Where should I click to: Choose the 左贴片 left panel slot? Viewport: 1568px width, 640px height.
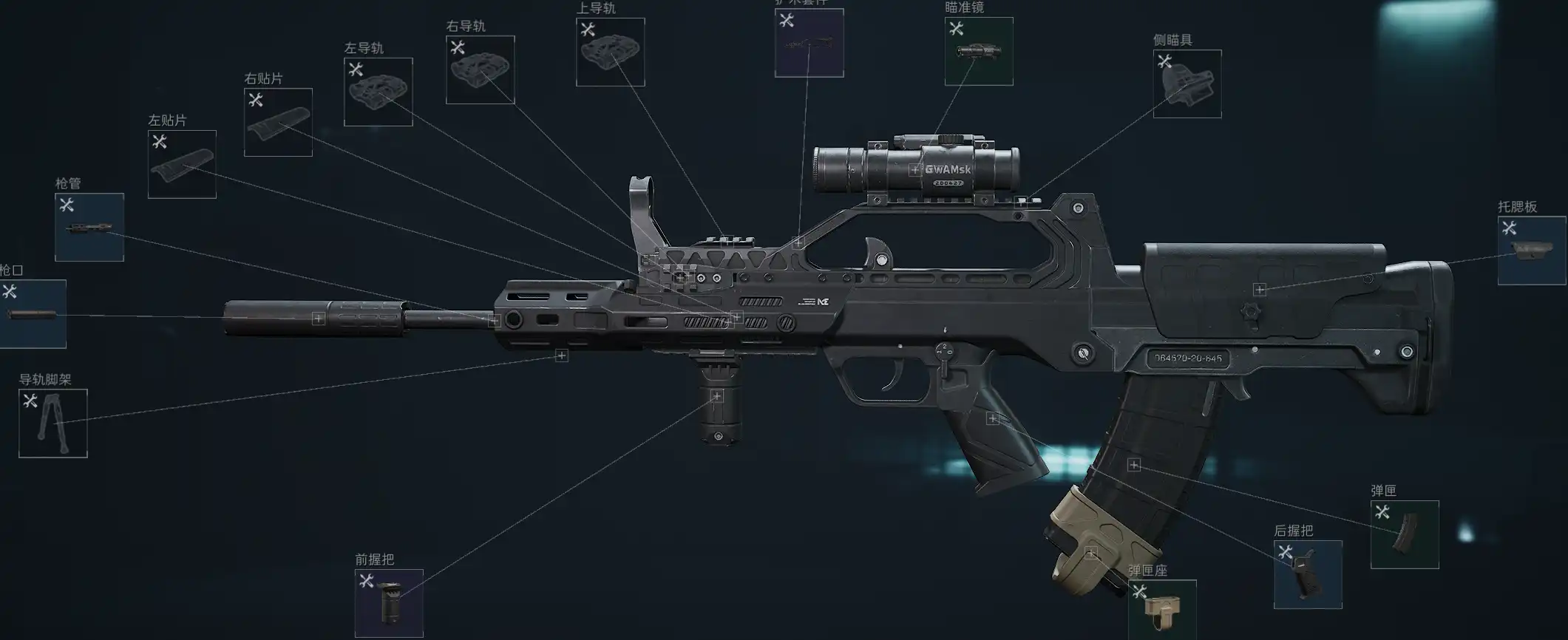[182, 165]
